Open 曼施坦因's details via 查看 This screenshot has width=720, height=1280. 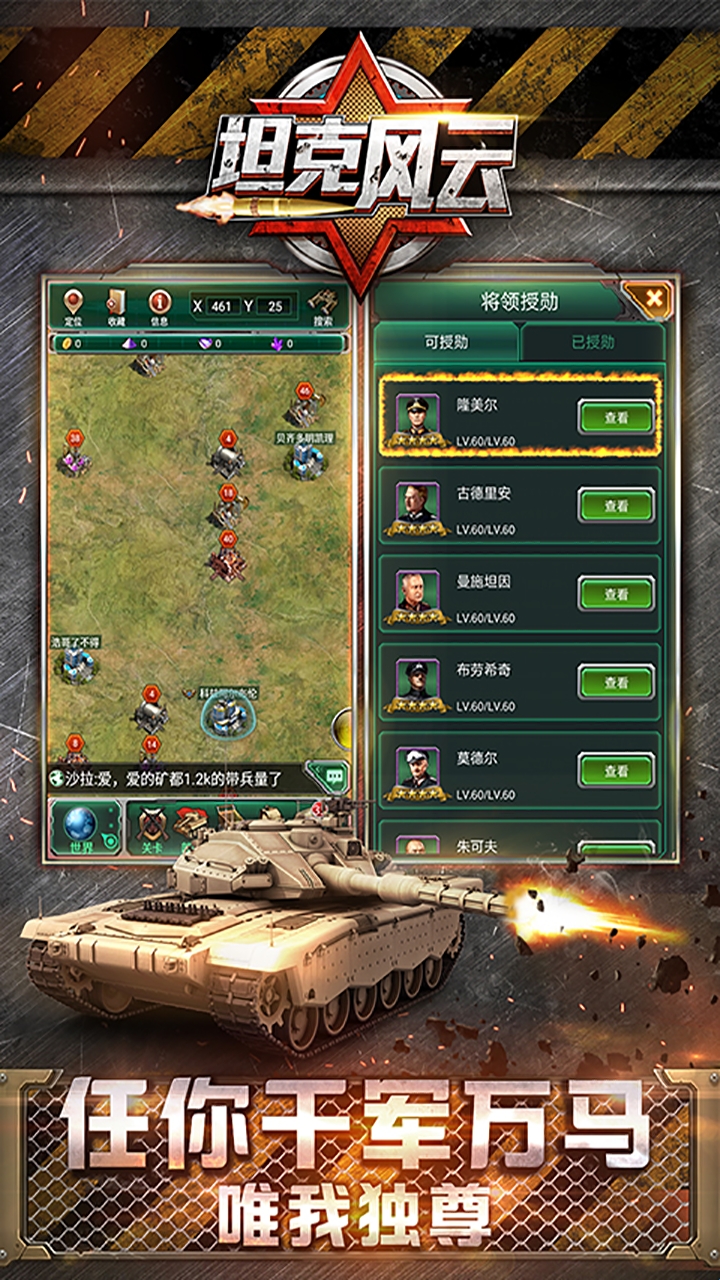point(615,594)
